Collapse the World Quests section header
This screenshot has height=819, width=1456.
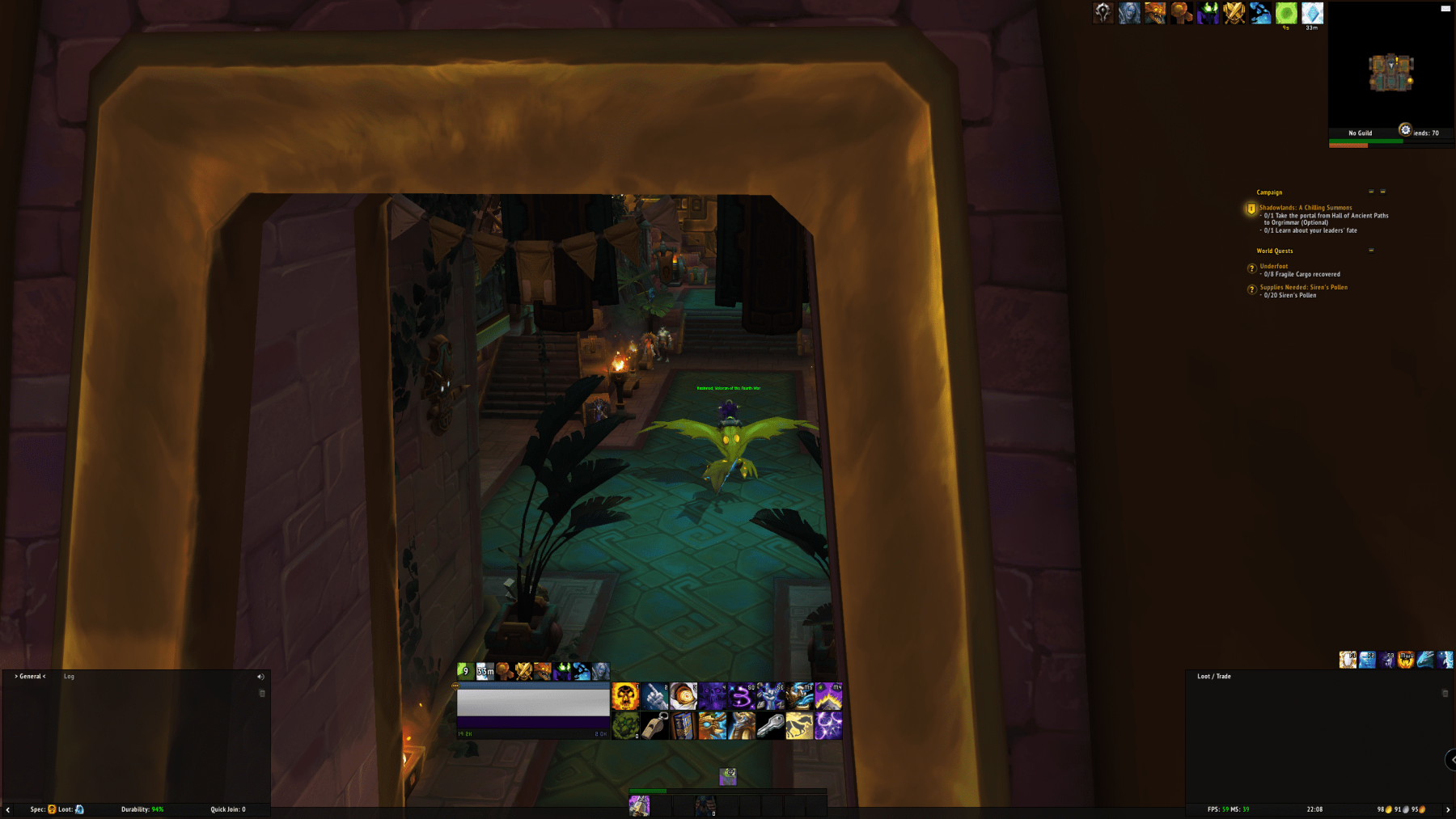[x=1370, y=251]
